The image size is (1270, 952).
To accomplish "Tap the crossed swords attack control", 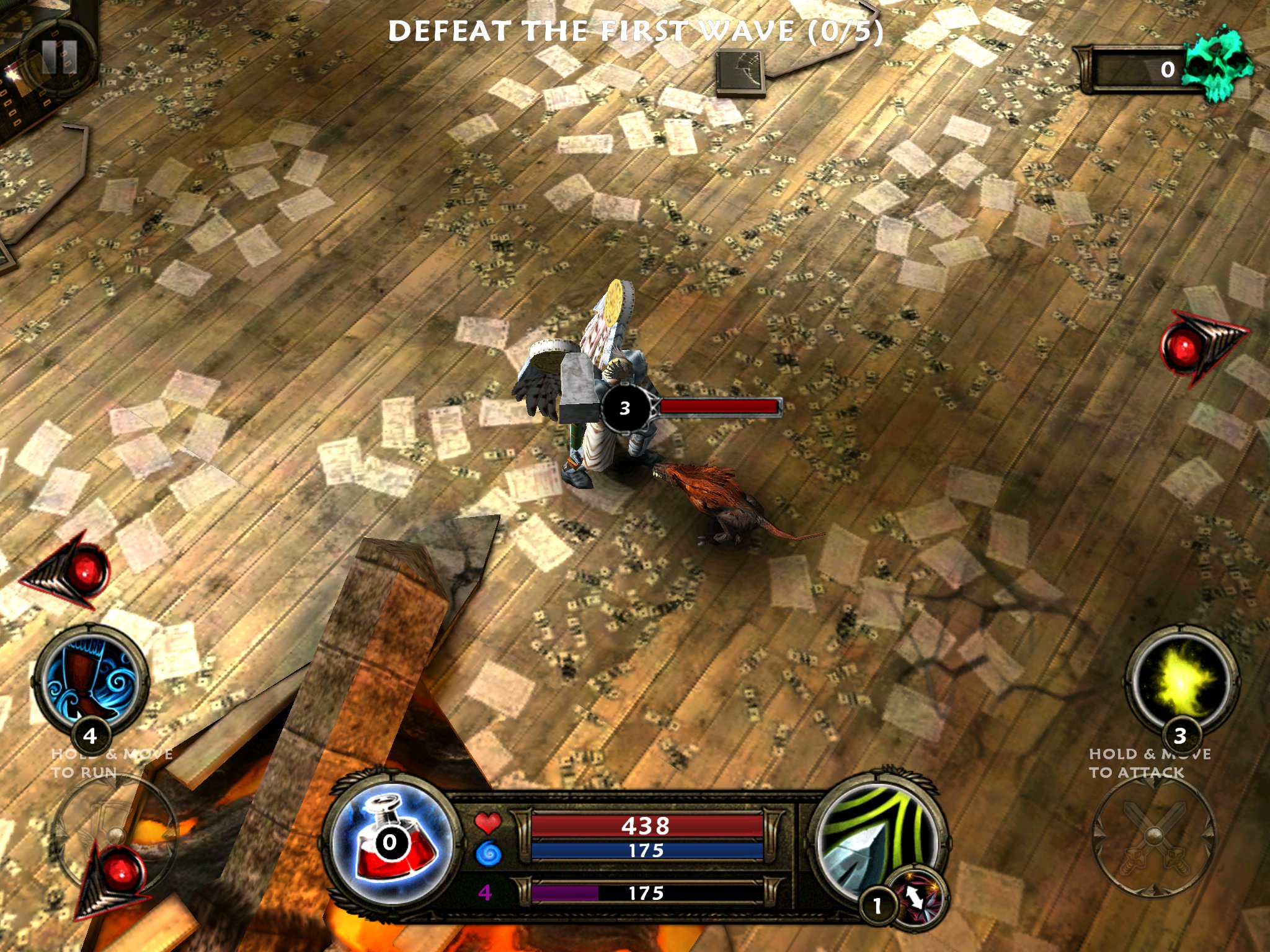I will coord(1153,835).
